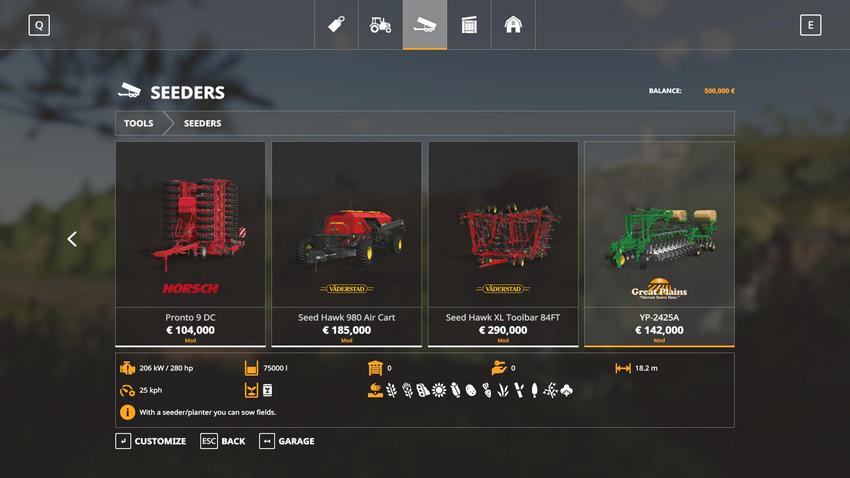This screenshot has height=478, width=850.
Task: Go back using the Back button
Action: [x=223, y=441]
